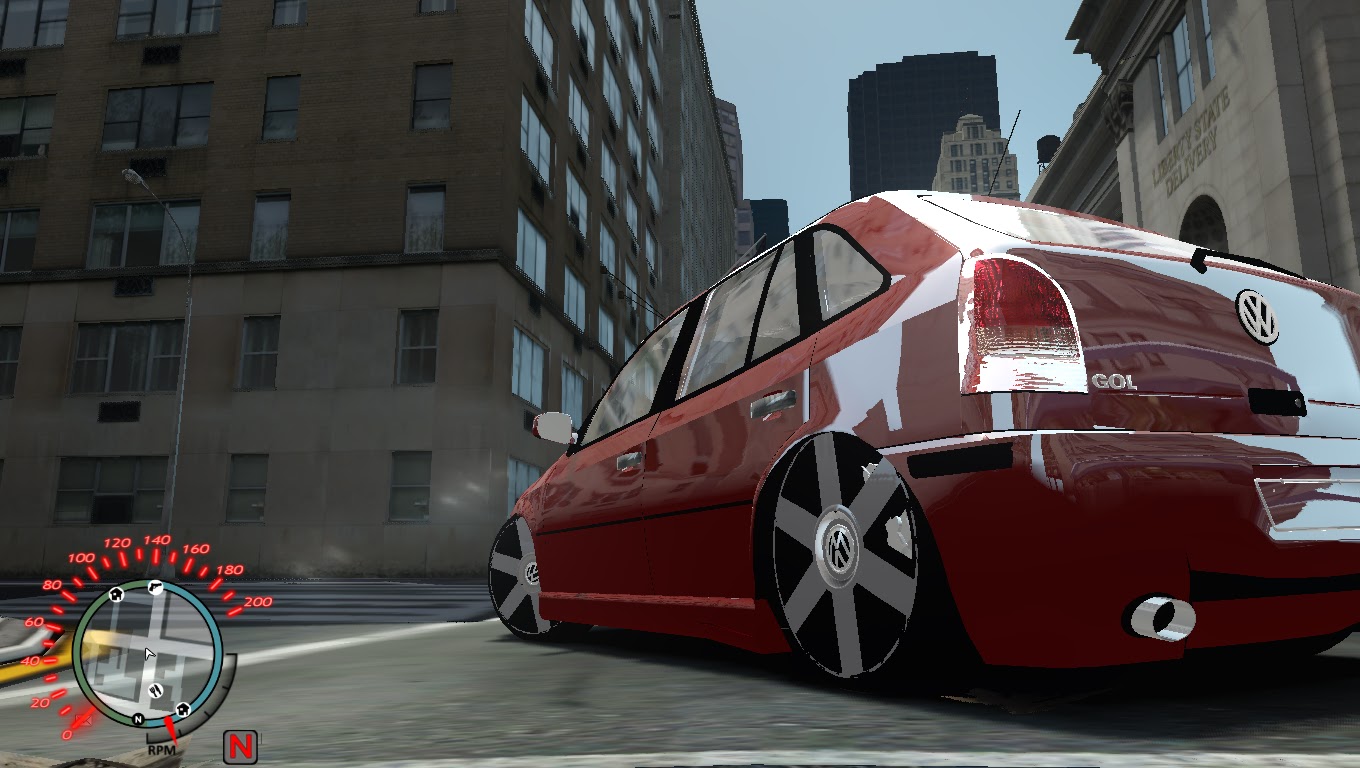Click the yellow GPS route line on minimap
The height and width of the screenshot is (768, 1360).
(94, 640)
